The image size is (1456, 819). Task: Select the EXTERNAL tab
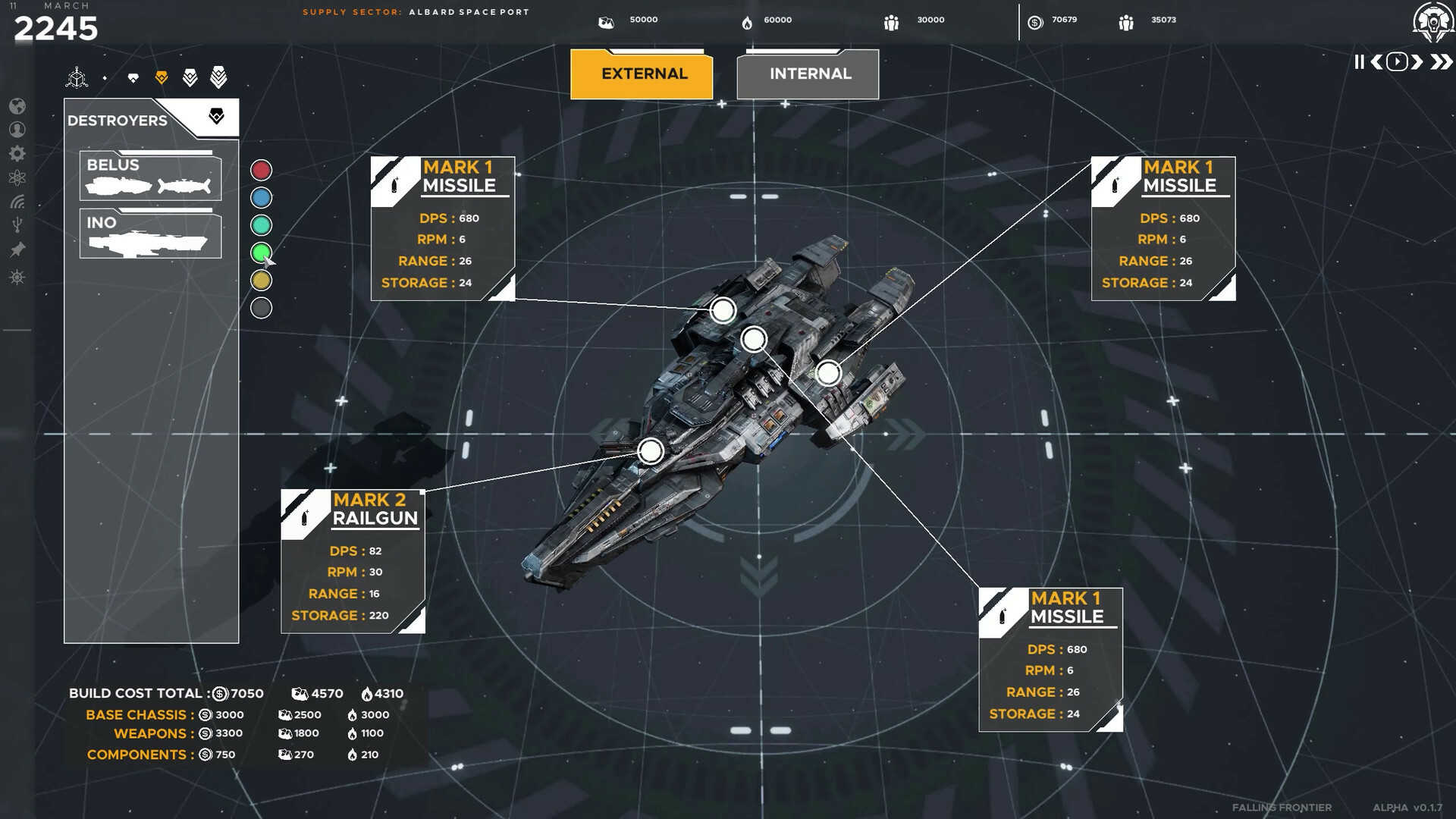(x=642, y=74)
